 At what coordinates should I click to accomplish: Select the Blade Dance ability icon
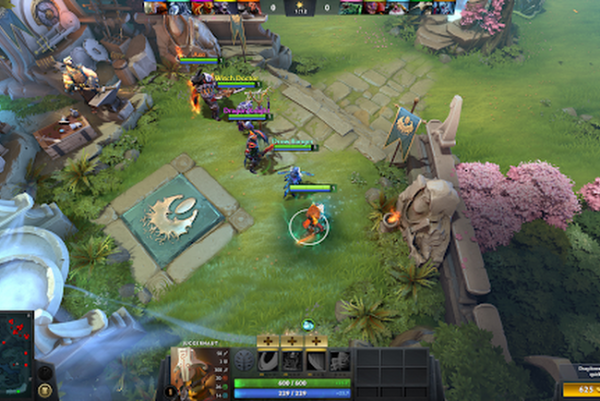click(316, 361)
